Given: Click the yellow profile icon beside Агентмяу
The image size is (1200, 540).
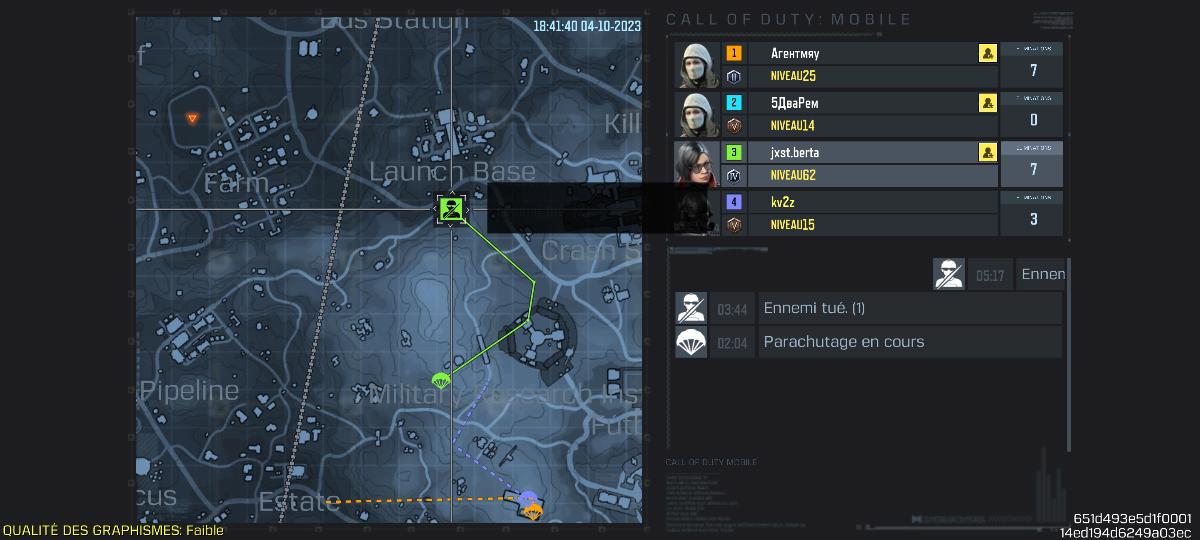Looking at the screenshot, I should [x=988, y=54].
